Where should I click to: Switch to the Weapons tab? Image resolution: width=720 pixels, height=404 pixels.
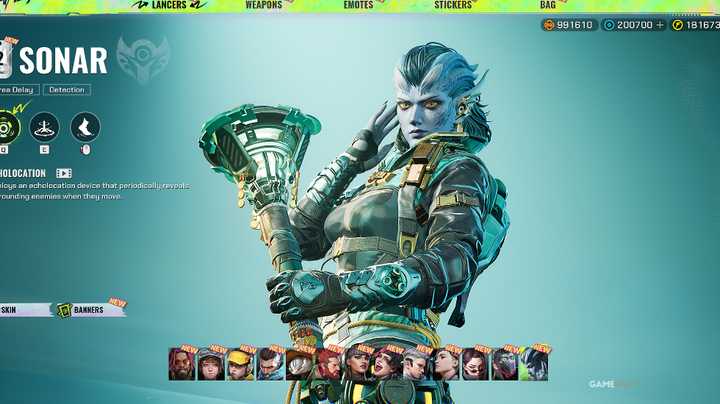[x=264, y=5]
